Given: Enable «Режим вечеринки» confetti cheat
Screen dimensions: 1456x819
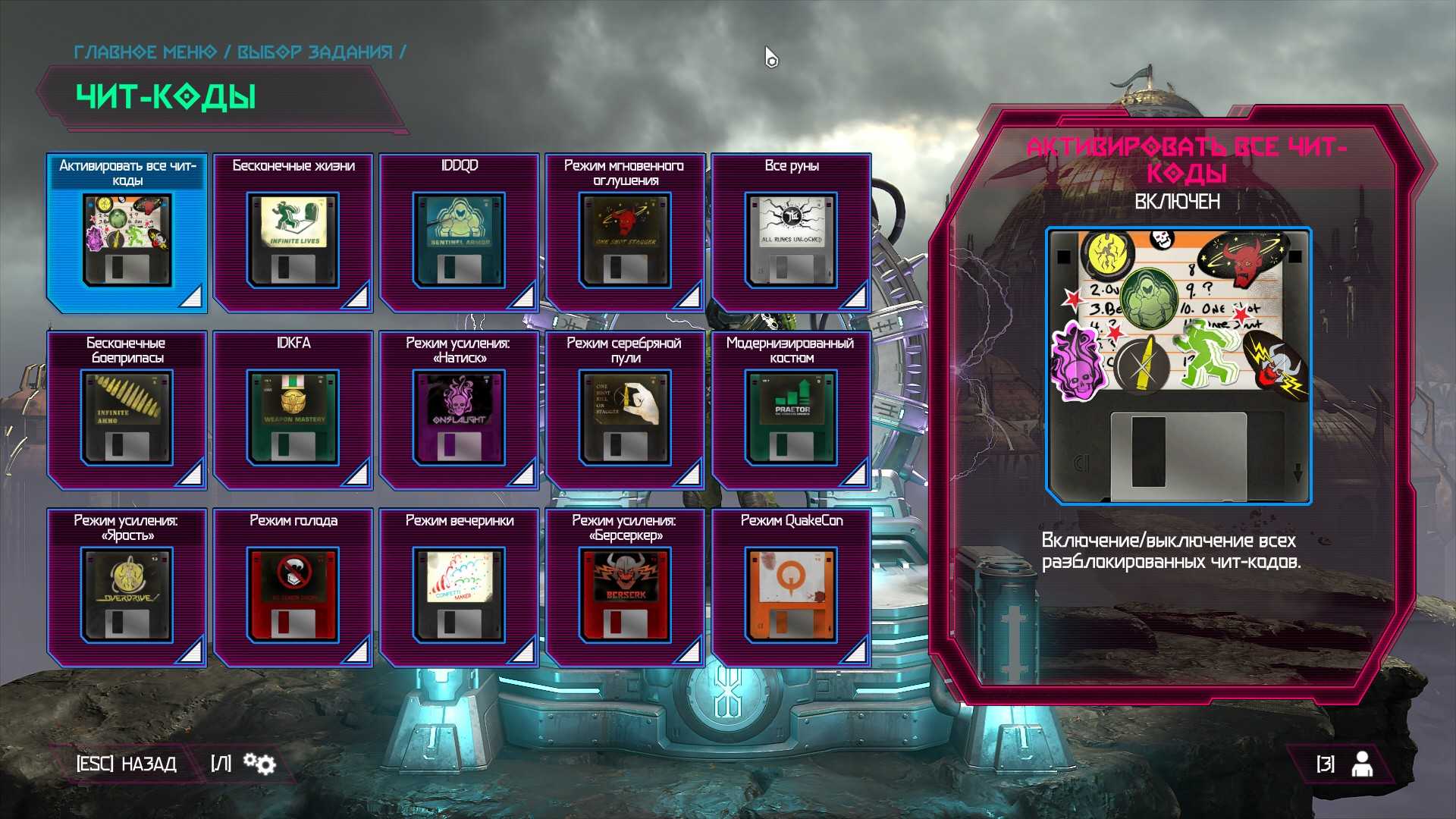Looking at the screenshot, I should [x=460, y=588].
